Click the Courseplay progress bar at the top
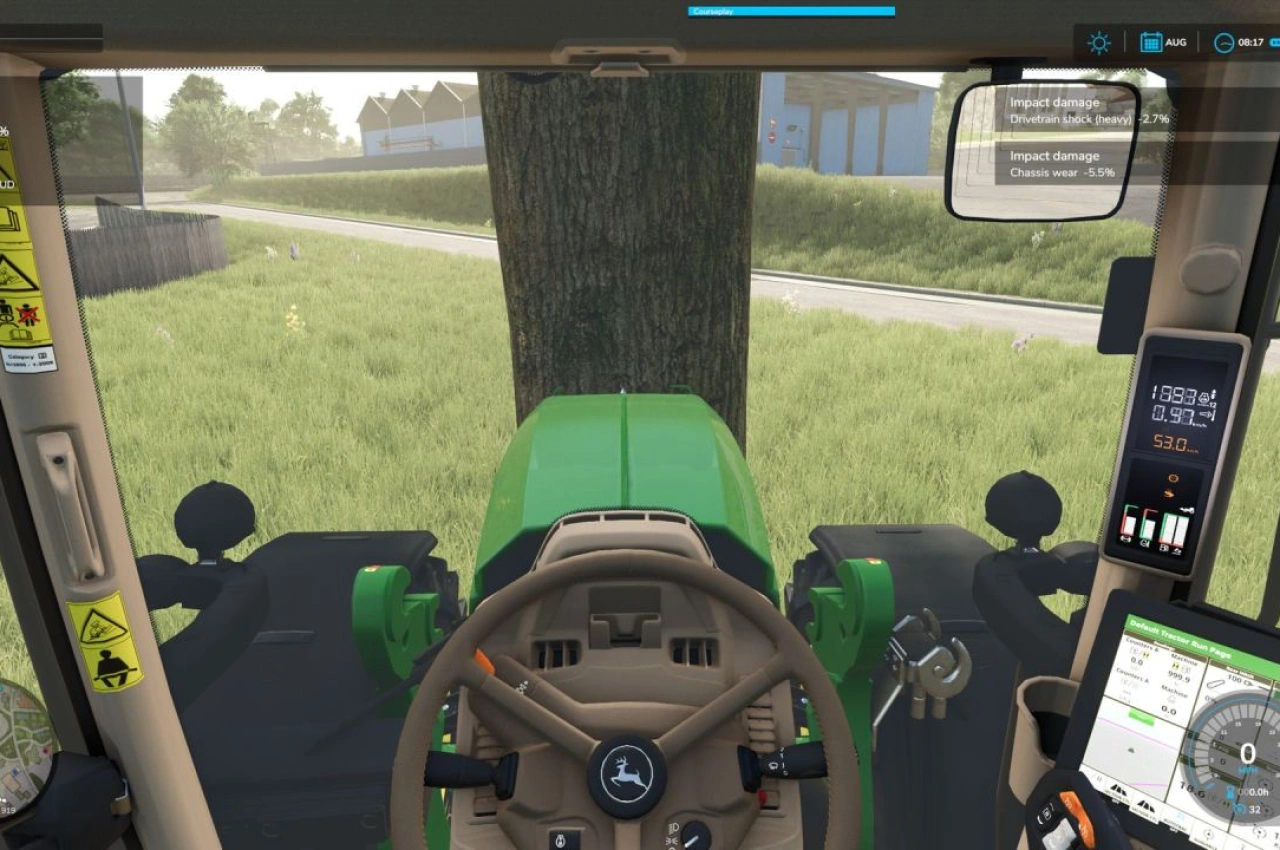The height and width of the screenshot is (850, 1280). tap(790, 11)
